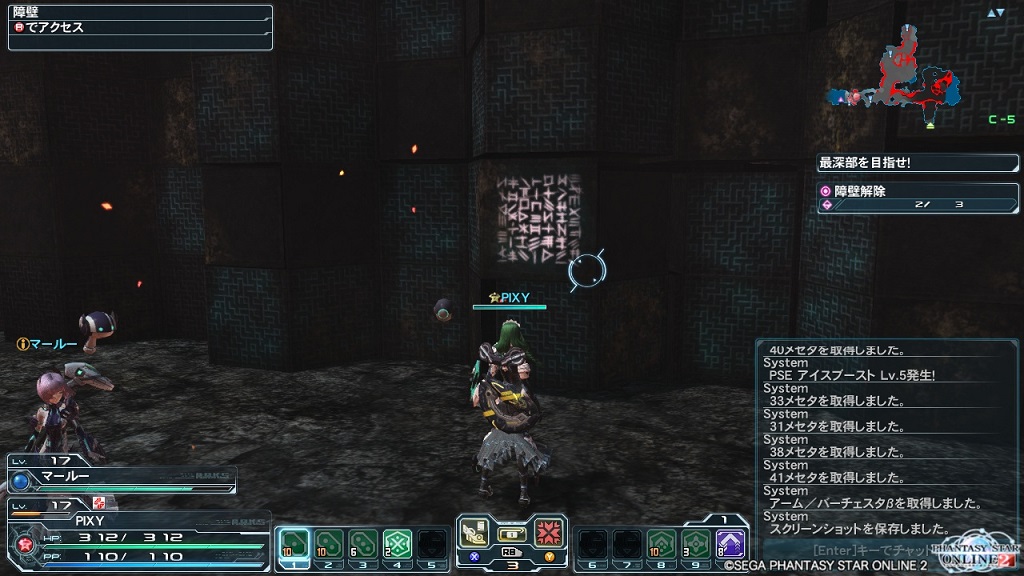Toggle the minimap size arrows
The height and width of the screenshot is (576, 1024).
coord(995,13)
